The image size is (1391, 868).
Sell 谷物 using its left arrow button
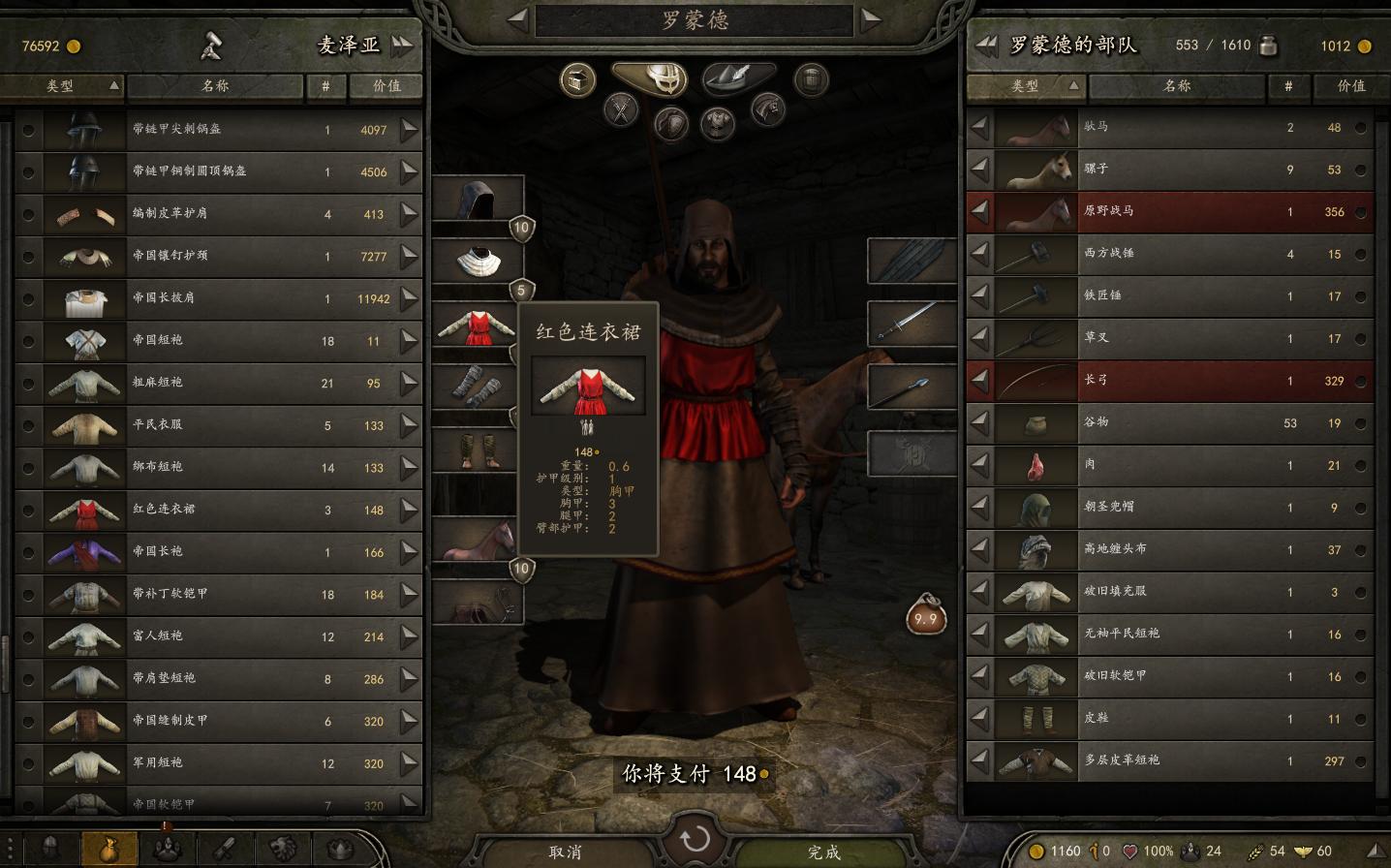[x=980, y=422]
